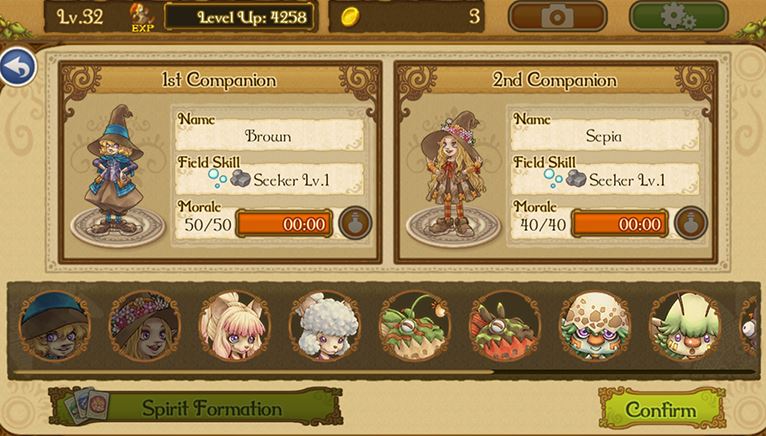Confirm the companion selection

tap(661, 410)
